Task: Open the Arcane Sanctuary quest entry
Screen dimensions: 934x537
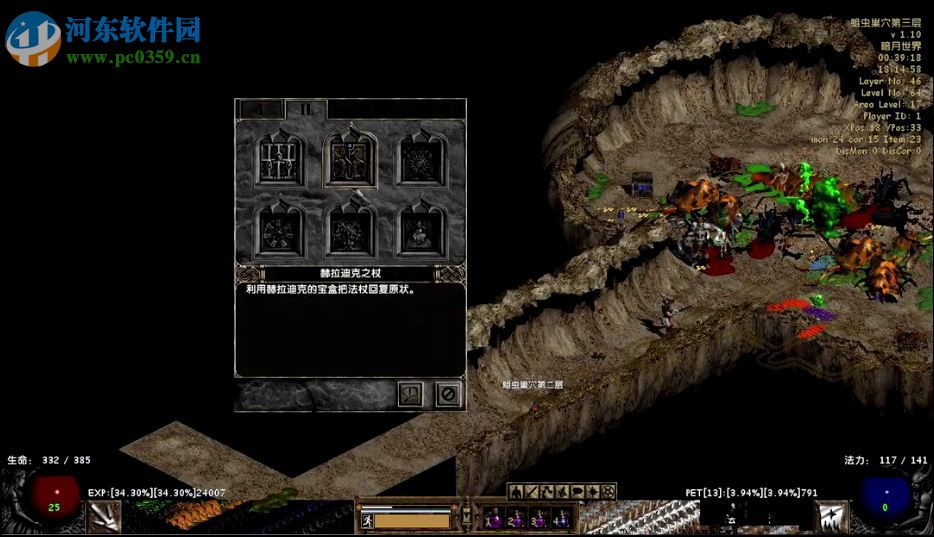Action: (281, 230)
